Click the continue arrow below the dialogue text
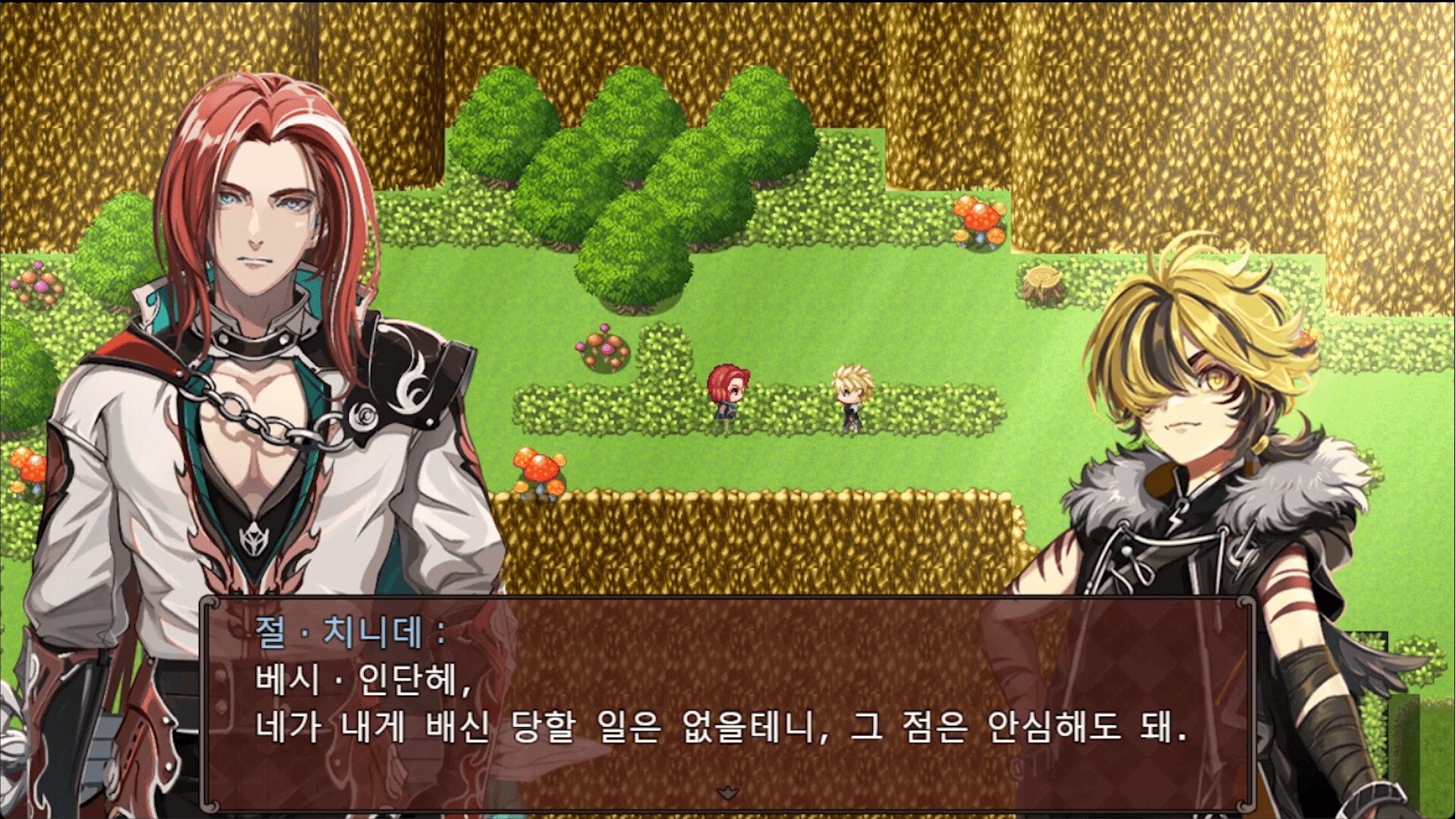The width and height of the screenshot is (1456, 819). (x=730, y=794)
